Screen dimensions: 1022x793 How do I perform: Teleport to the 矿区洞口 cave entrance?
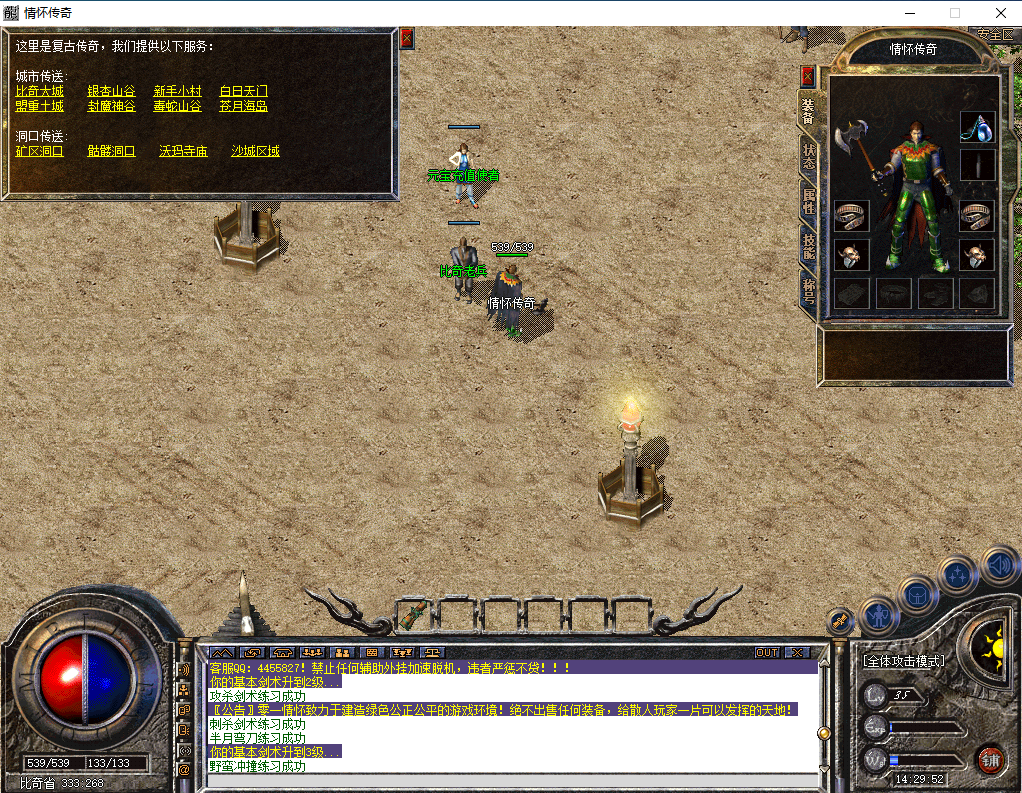click(40, 152)
